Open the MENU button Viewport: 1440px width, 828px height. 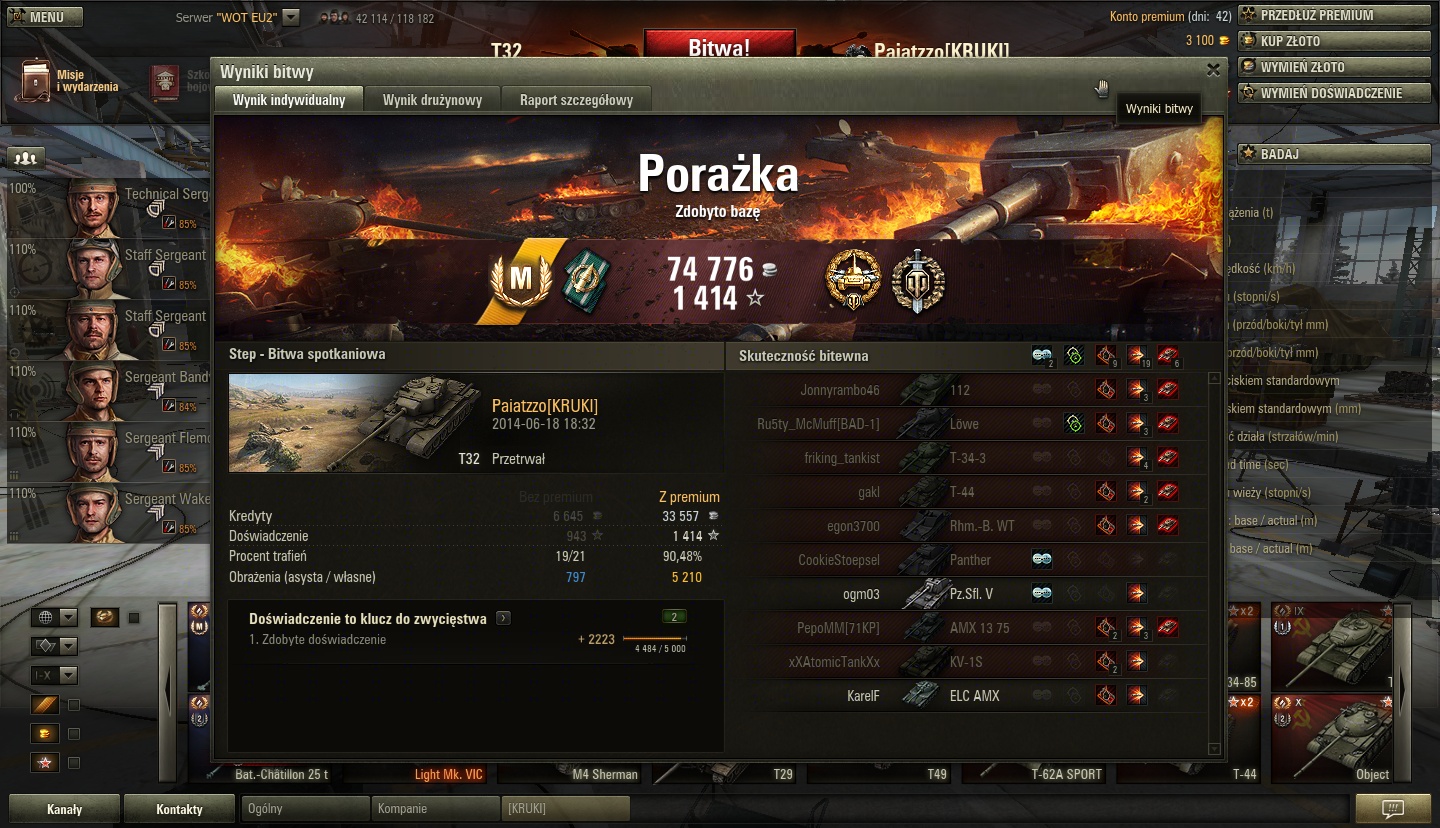tap(45, 17)
